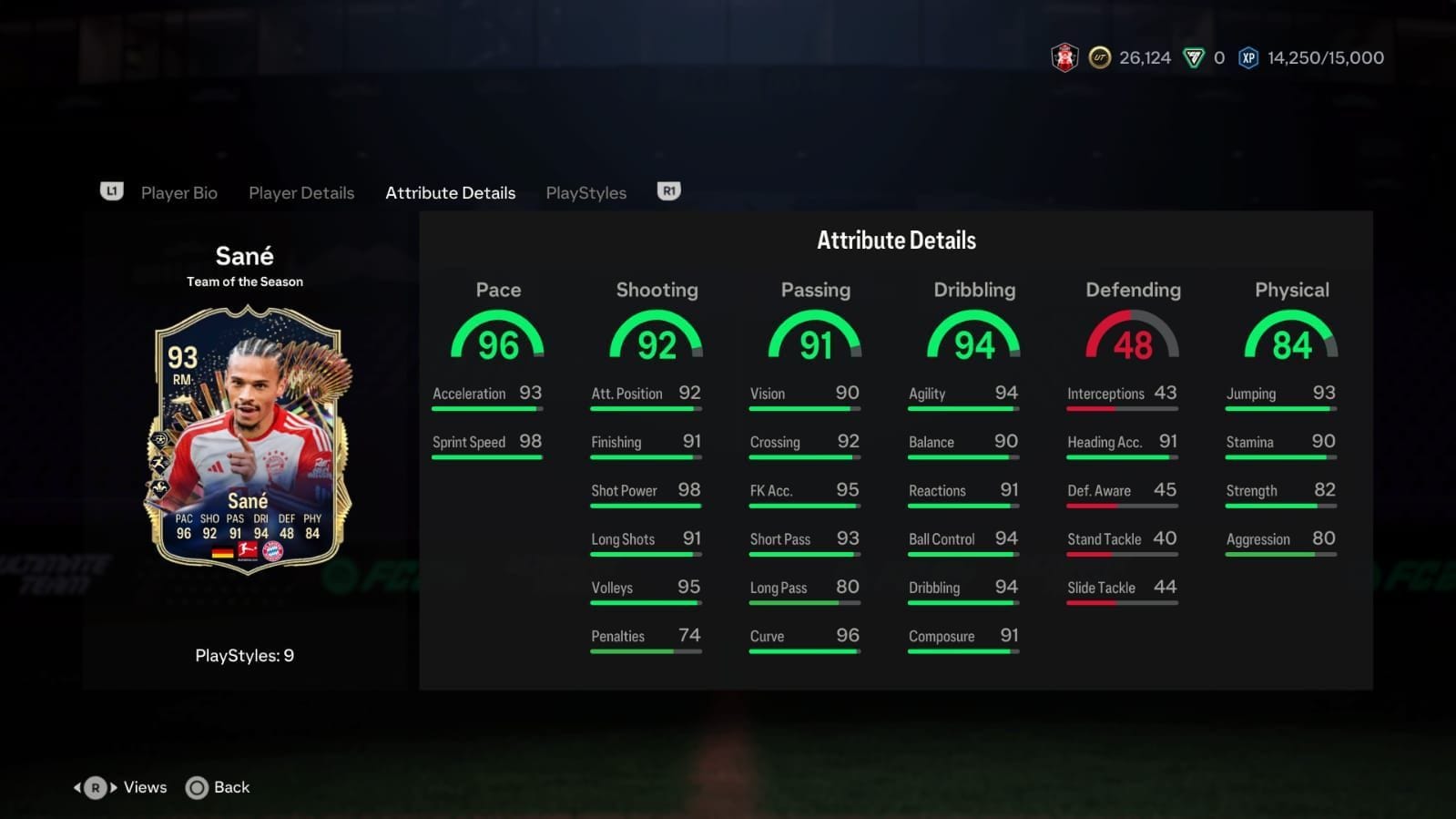Click the L1 shoulder button icon beside the tabs
The image size is (1456, 819).
[111, 191]
